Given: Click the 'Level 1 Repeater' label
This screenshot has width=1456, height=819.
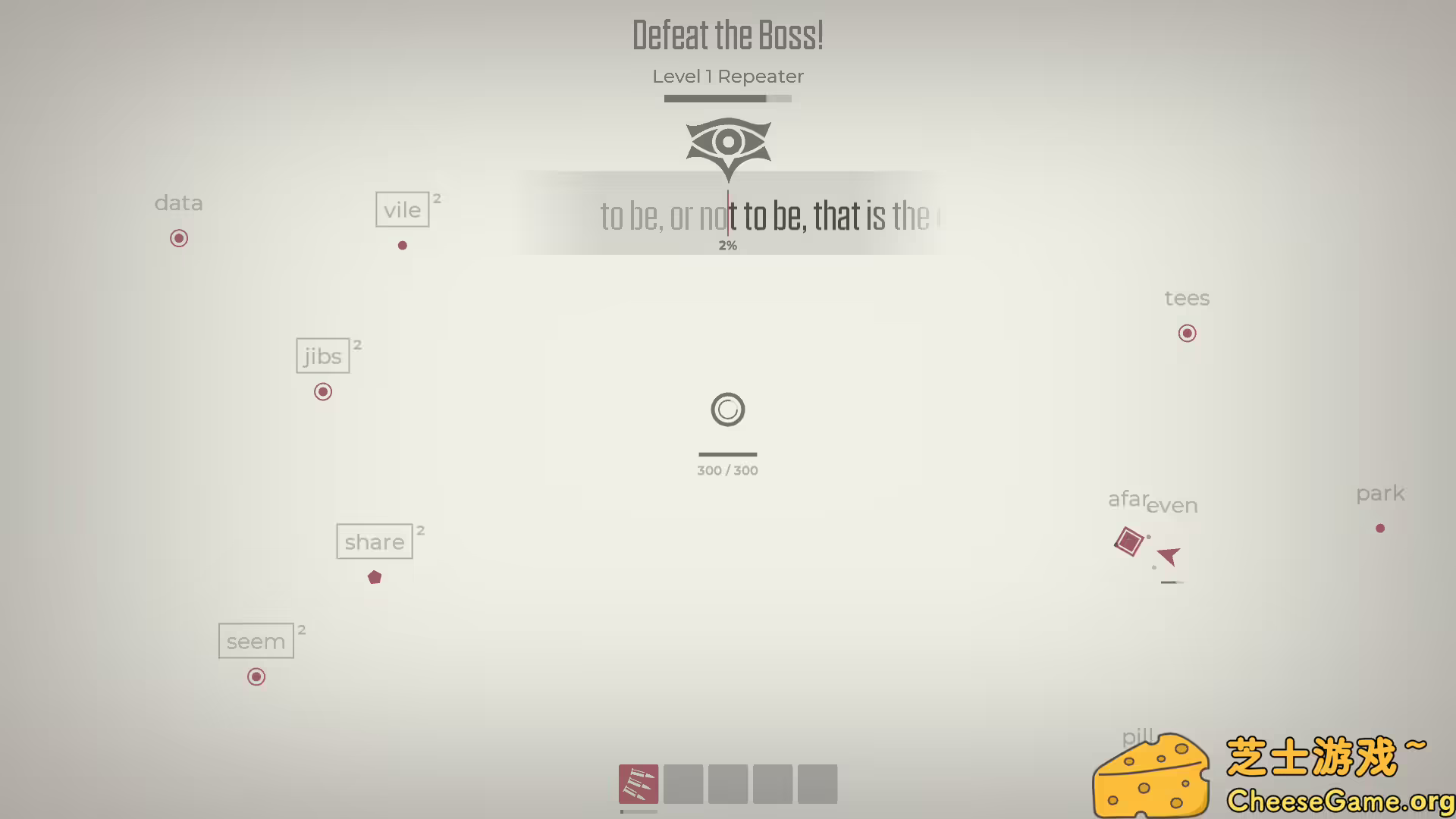Looking at the screenshot, I should click(727, 76).
